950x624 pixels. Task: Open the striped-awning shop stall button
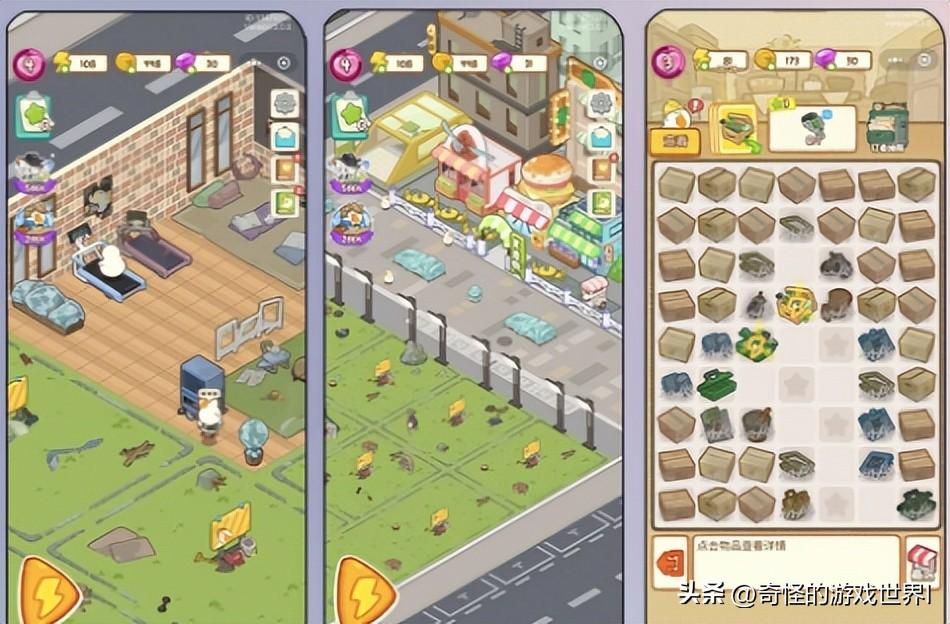[x=921, y=561]
